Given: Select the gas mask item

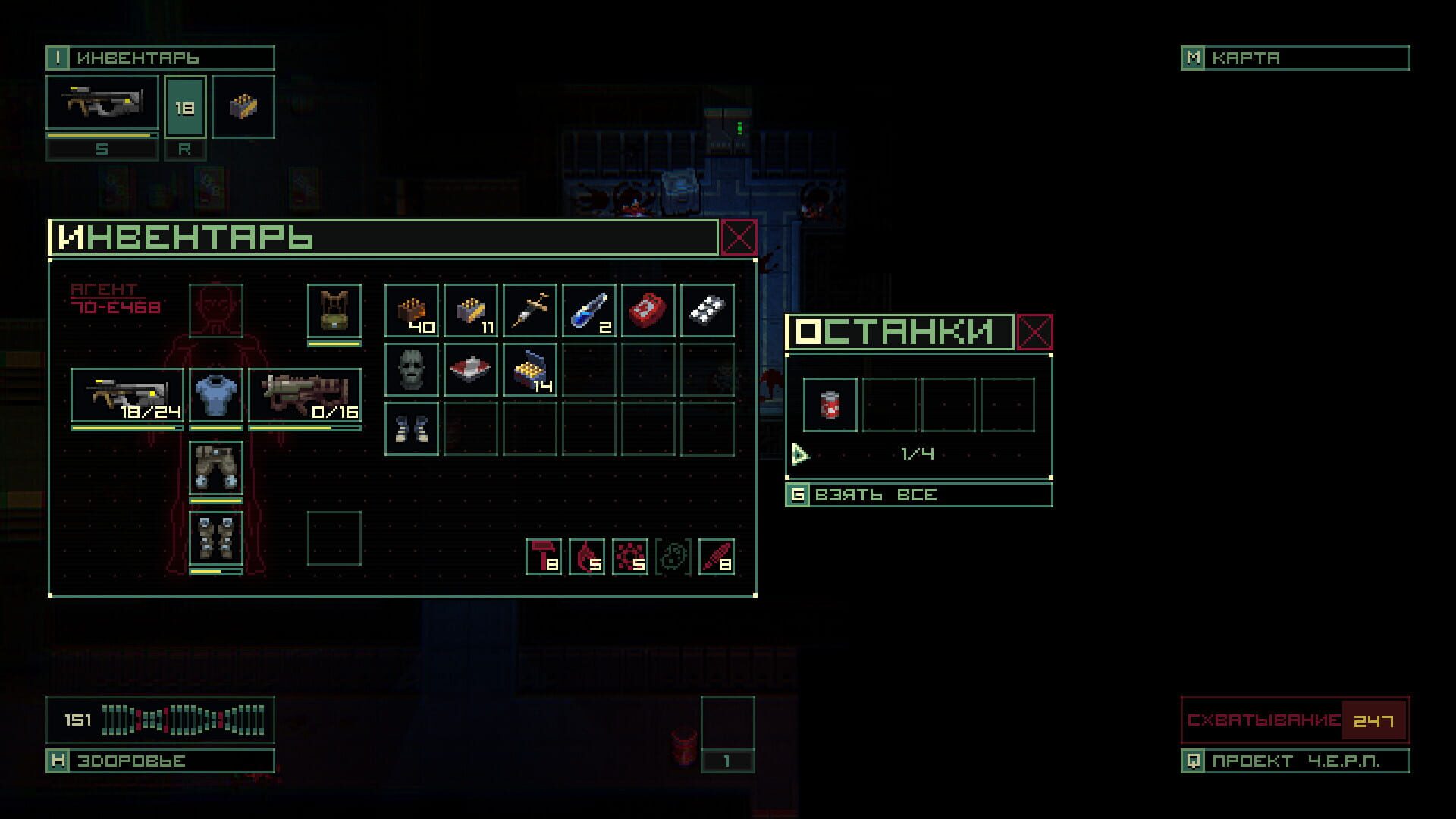Looking at the screenshot, I should coord(412,369).
